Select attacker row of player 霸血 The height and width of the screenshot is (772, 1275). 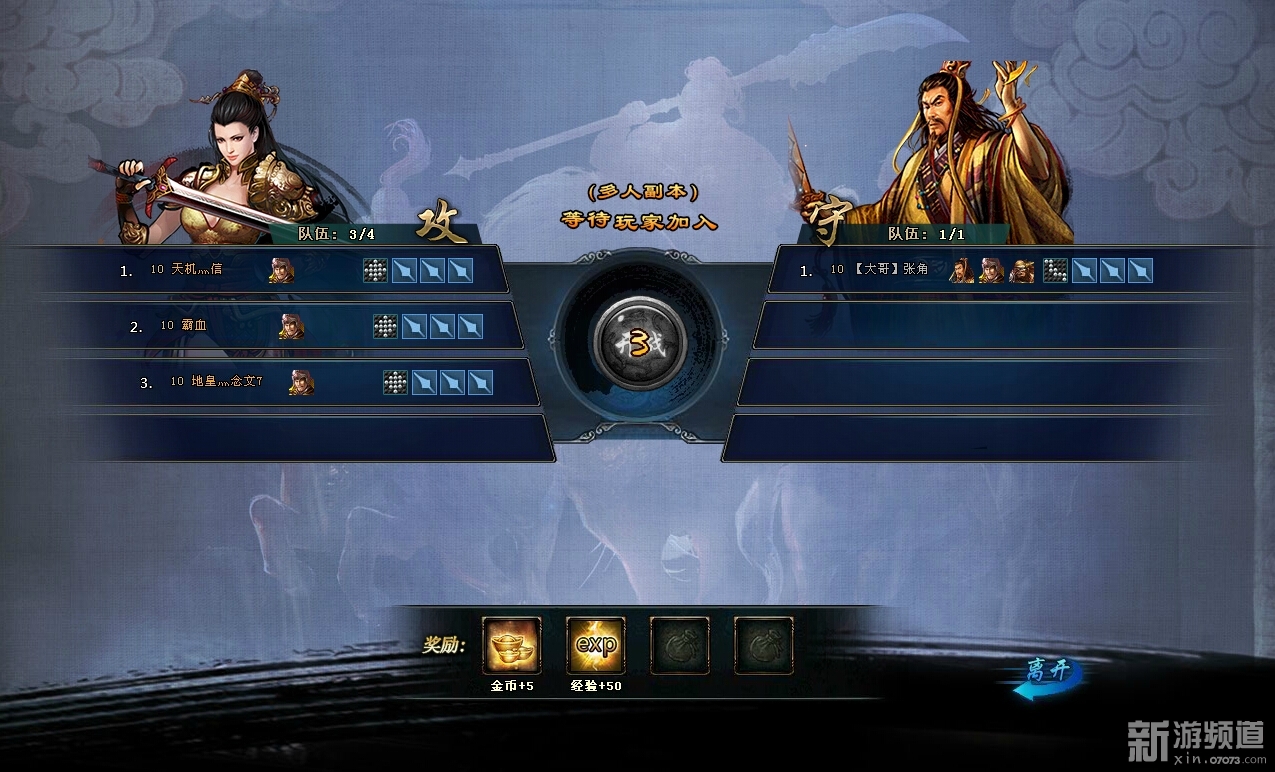[x=270, y=326]
